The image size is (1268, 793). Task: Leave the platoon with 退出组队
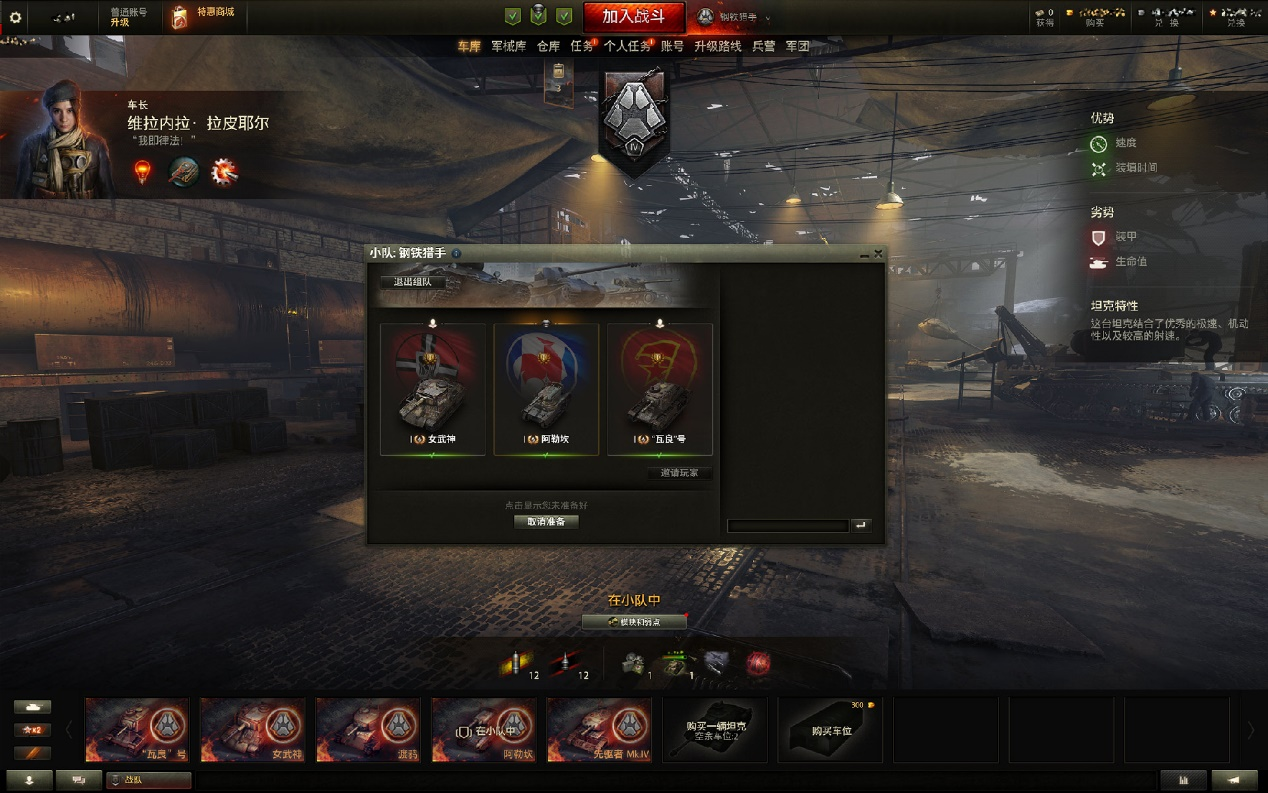point(412,282)
